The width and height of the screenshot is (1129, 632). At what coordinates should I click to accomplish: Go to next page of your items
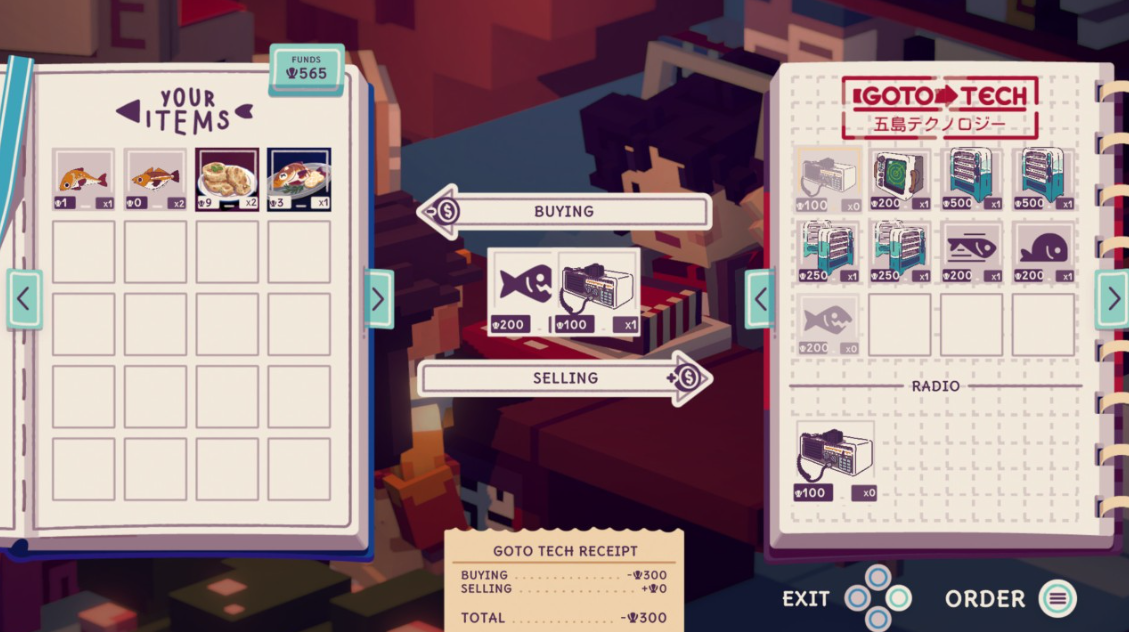(x=378, y=299)
